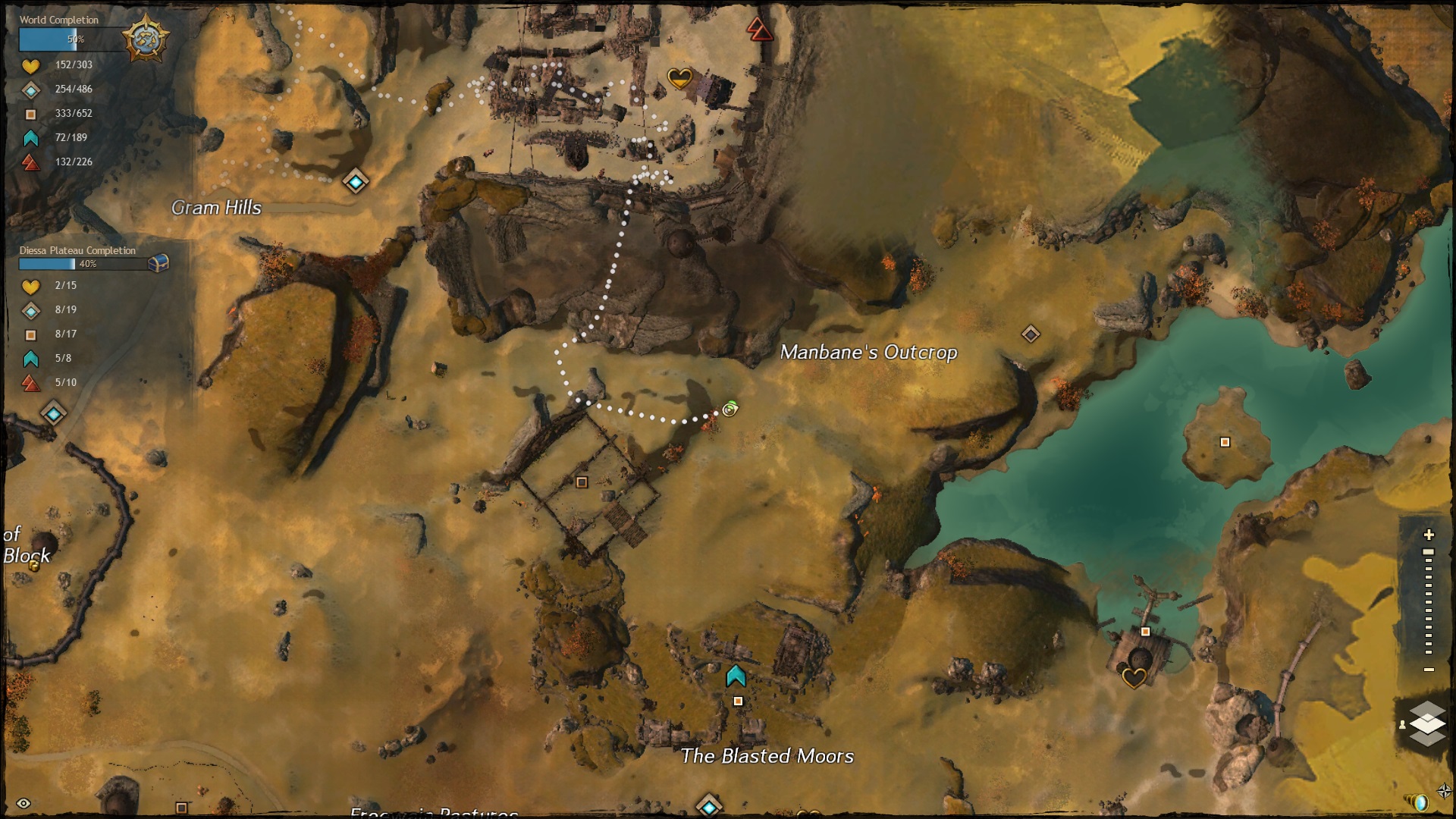This screenshot has height=819, width=1456.
Task: Select the point of interest on the lake island
Action: [1225, 442]
